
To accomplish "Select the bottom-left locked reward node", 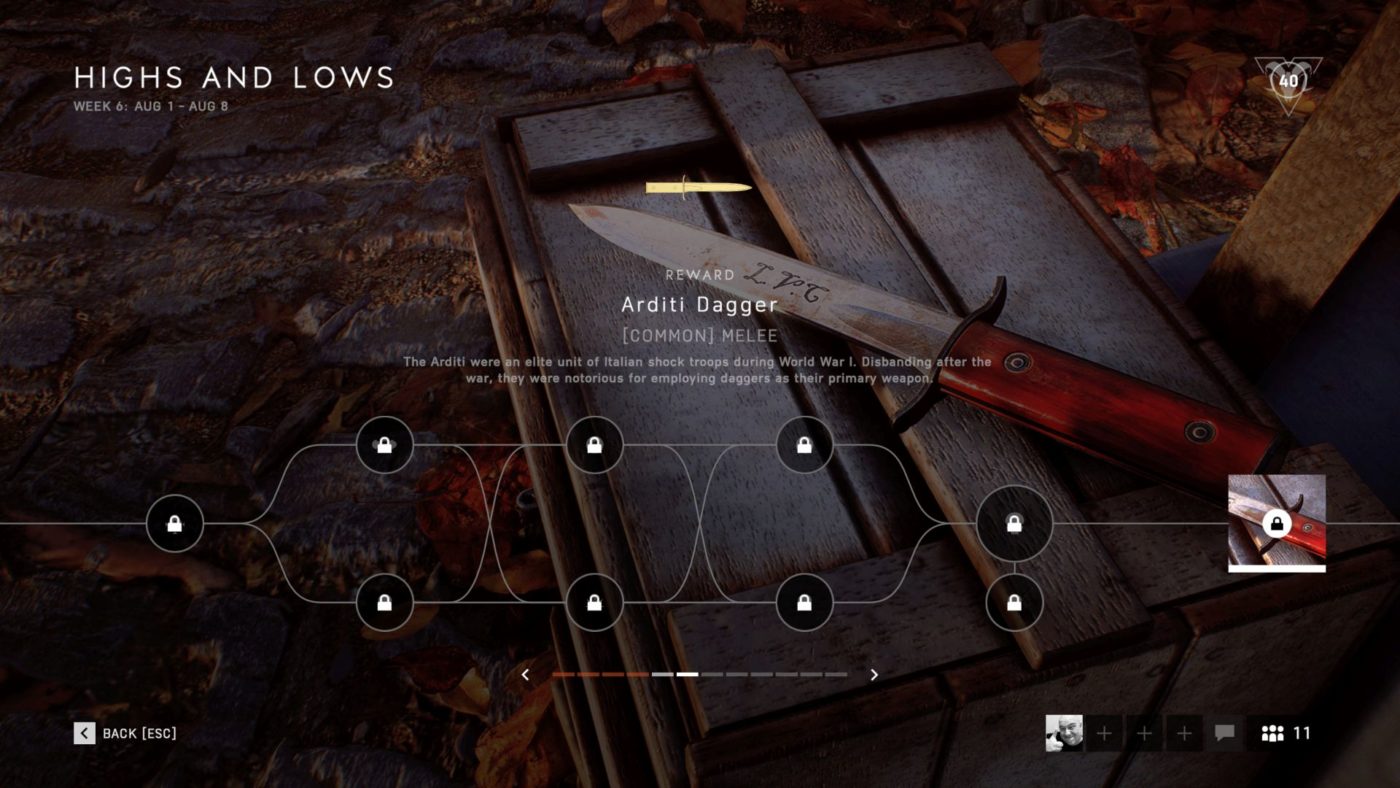I will 385,601.
